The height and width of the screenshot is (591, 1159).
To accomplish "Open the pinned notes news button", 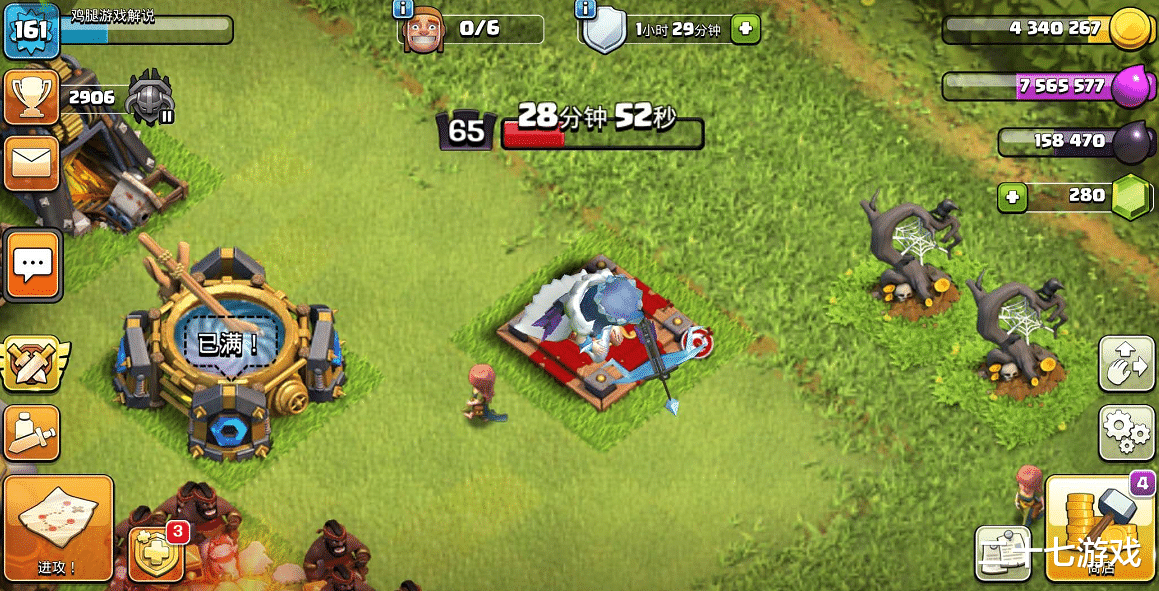I will 1005,551.
